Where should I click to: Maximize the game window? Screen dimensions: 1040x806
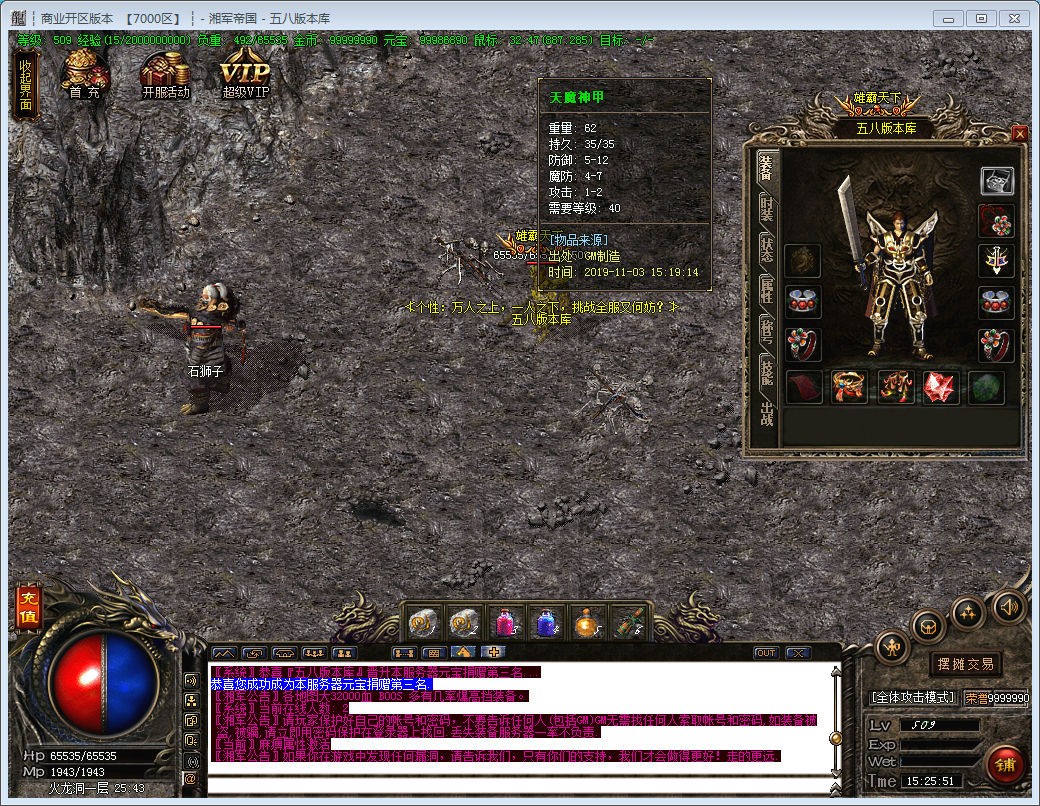(x=981, y=18)
